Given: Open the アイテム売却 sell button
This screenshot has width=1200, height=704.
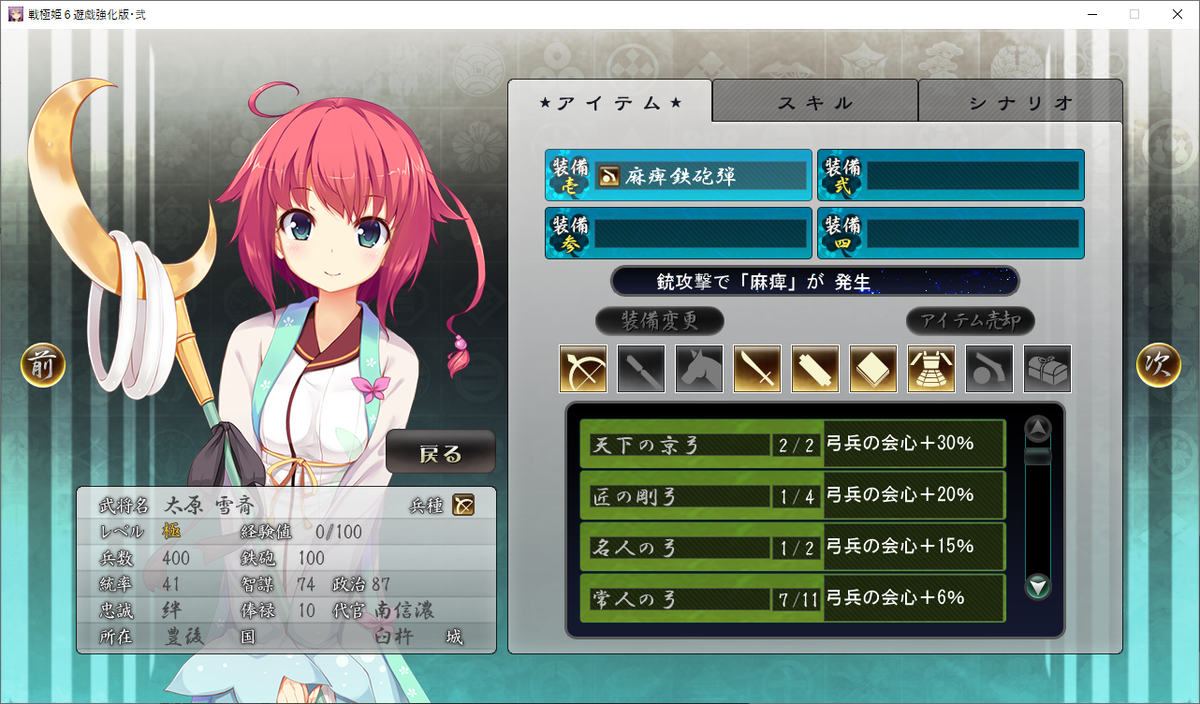Looking at the screenshot, I should (x=970, y=321).
